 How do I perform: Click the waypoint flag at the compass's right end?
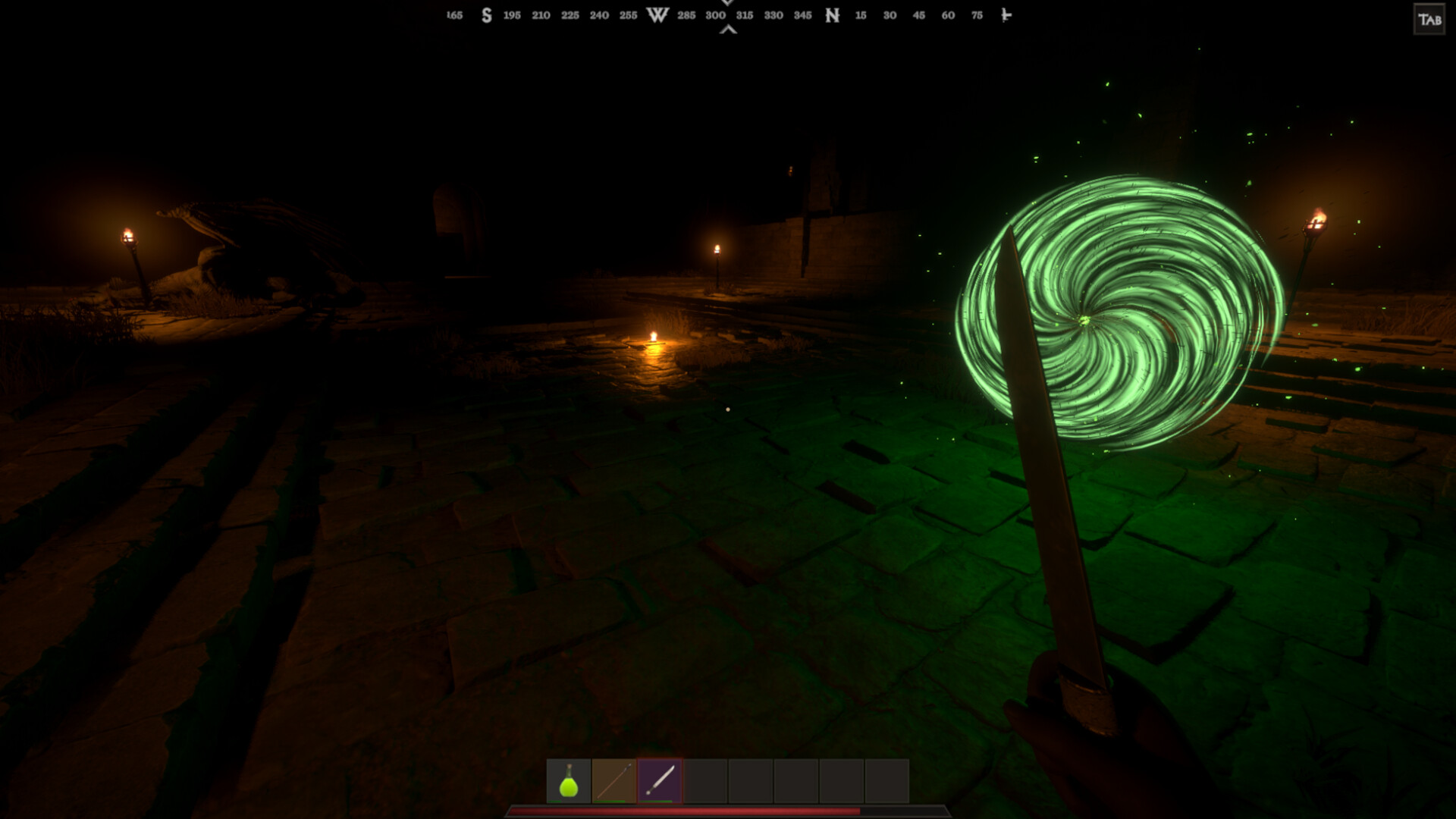(x=1006, y=14)
